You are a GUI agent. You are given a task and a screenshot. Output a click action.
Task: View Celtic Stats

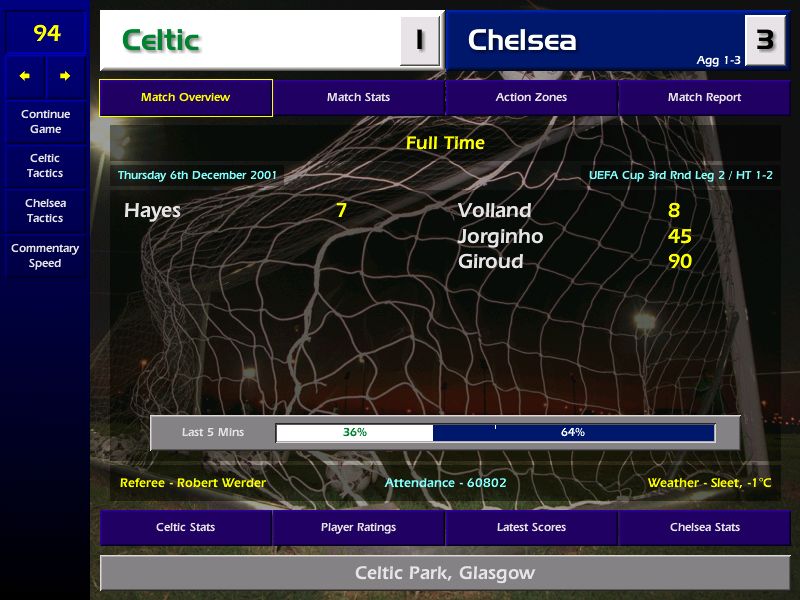pos(186,527)
